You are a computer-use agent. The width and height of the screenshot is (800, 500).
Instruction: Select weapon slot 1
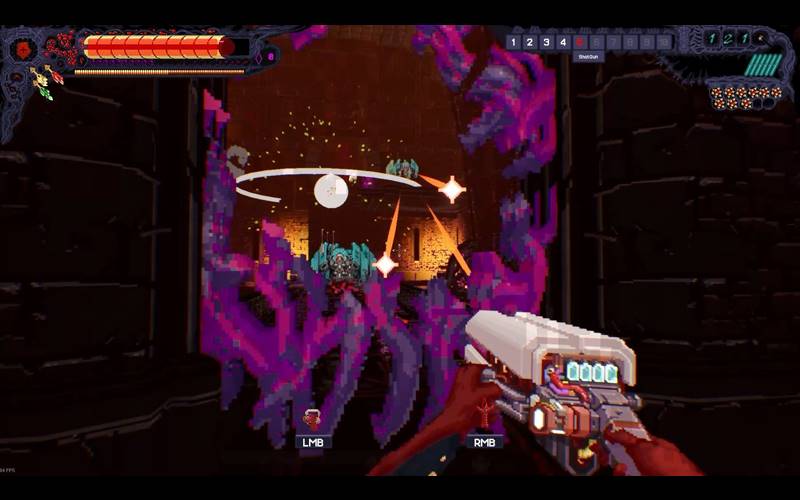pos(513,42)
